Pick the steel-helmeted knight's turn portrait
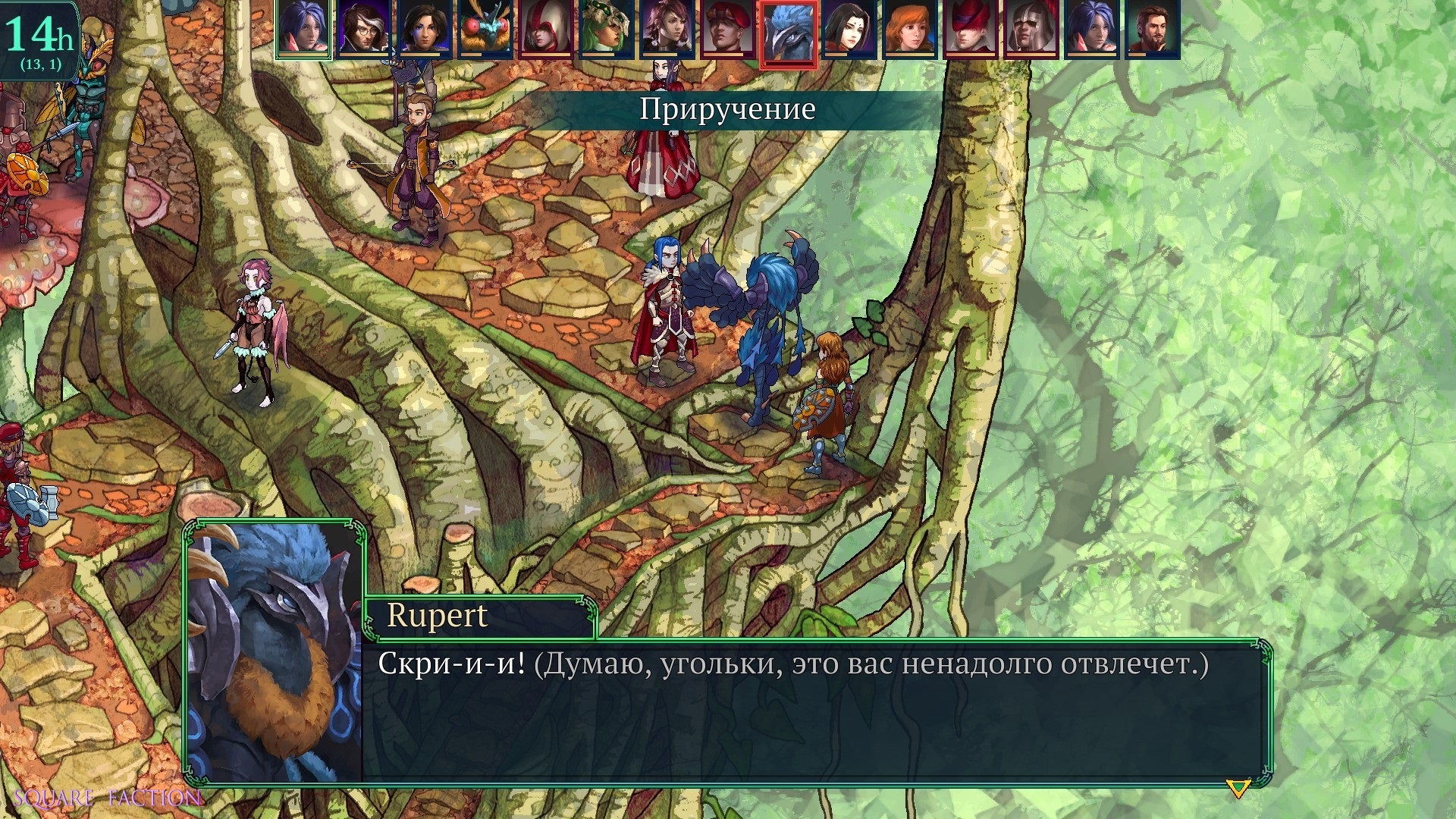The image size is (1456, 819). click(x=1031, y=29)
